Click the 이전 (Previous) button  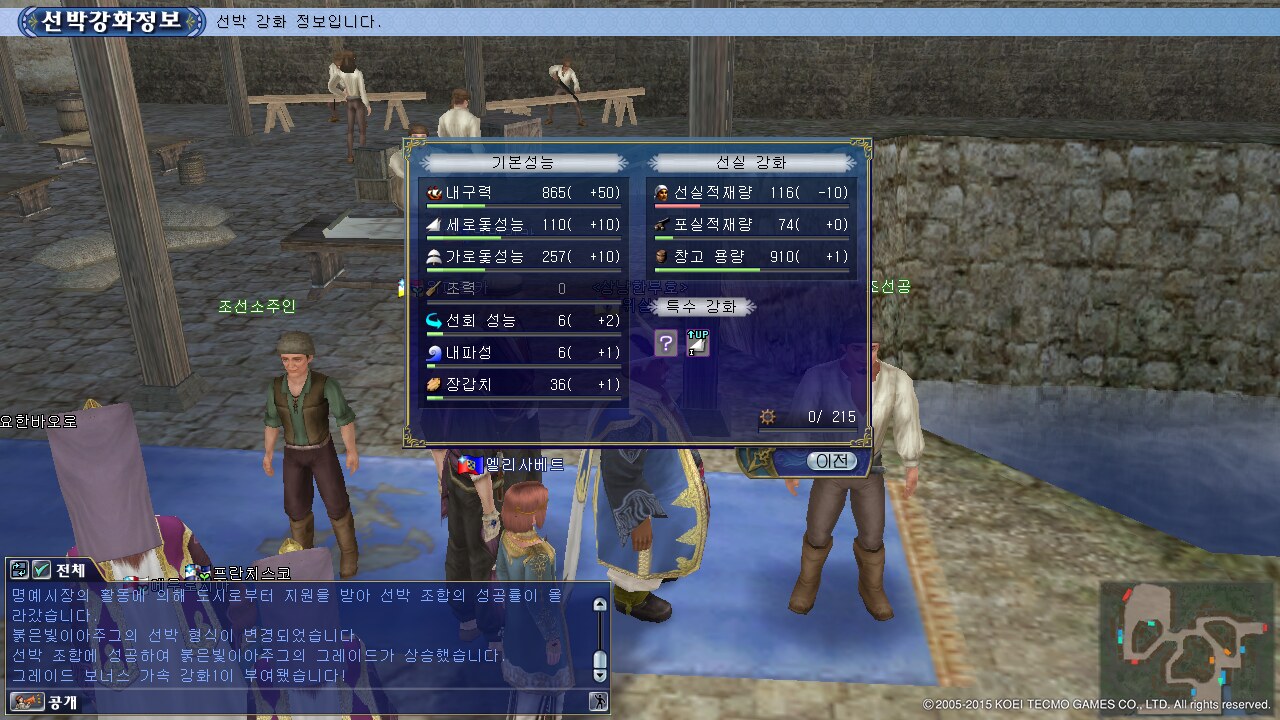[x=831, y=461]
